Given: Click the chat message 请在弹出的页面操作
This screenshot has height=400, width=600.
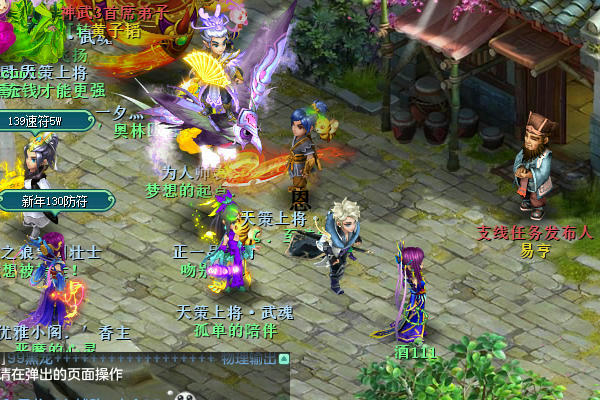Looking at the screenshot, I should pyautogui.click(x=62, y=375).
